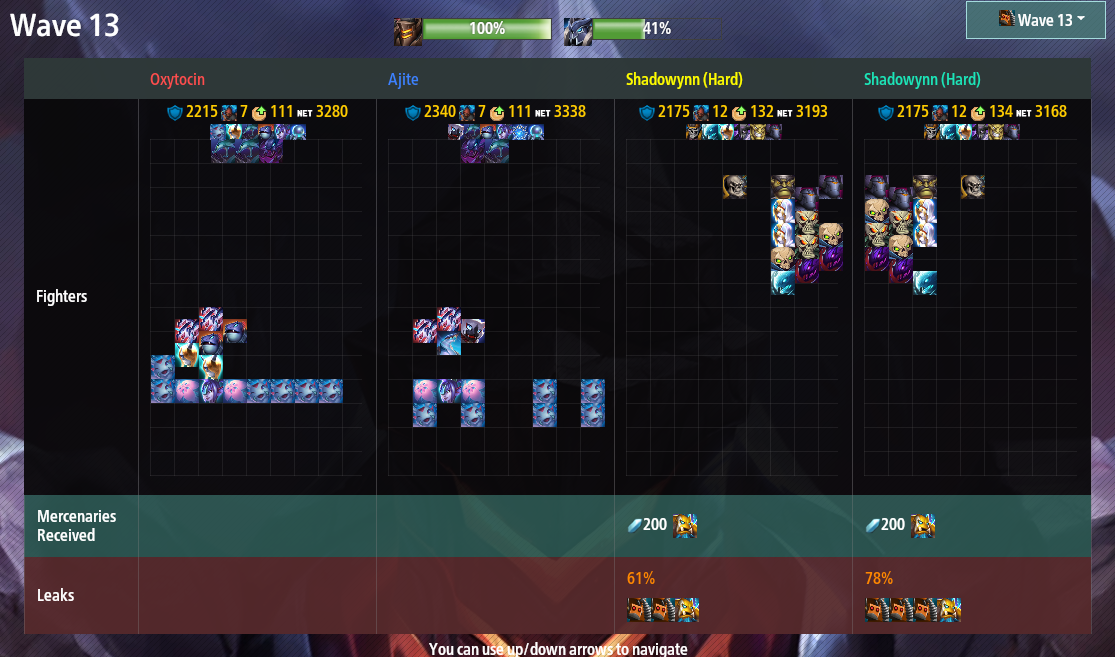Click the king portrait beside the 100% bar
This screenshot has height=657, width=1115.
[x=407, y=30]
